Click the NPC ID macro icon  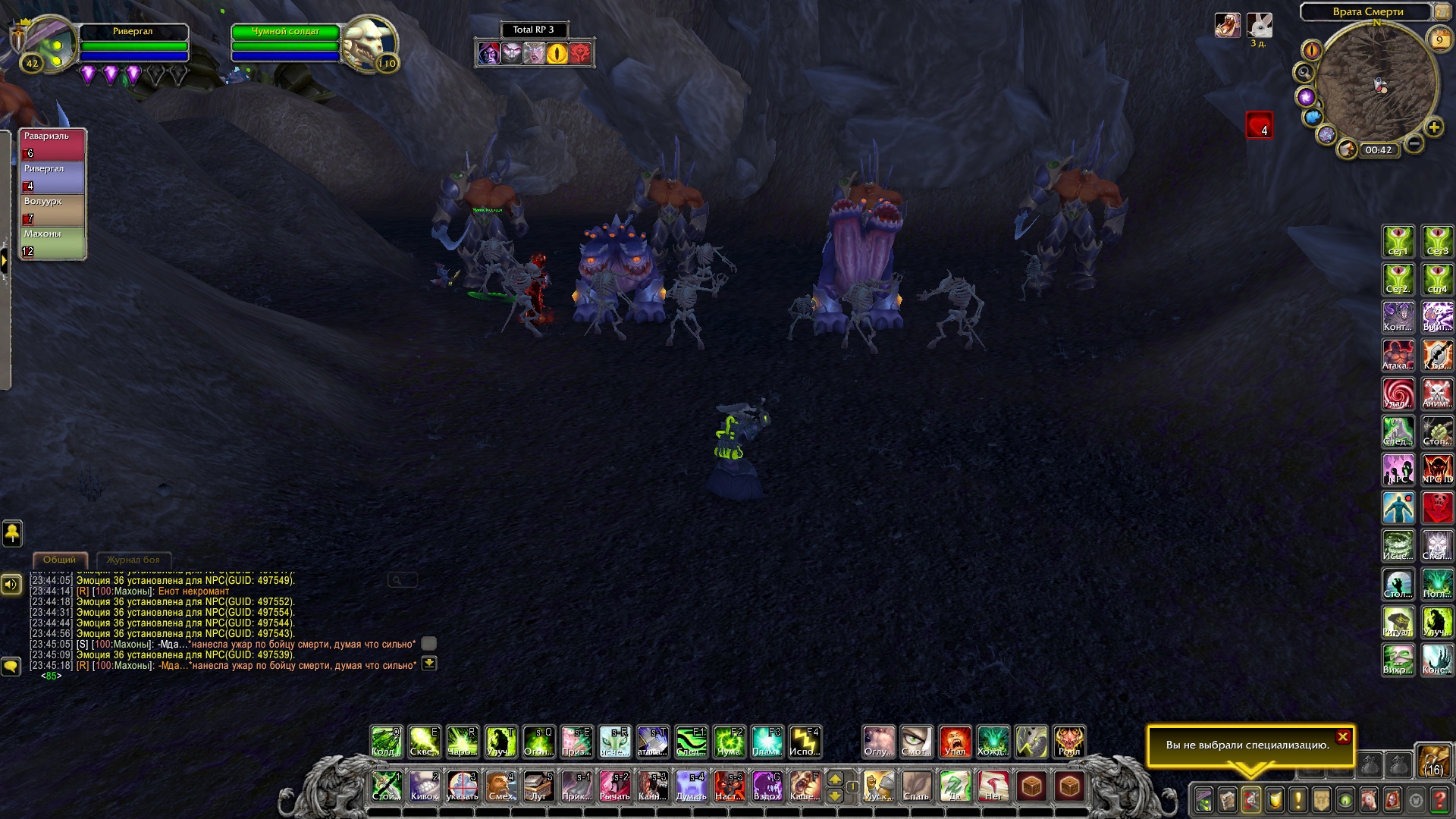pos(1437,469)
